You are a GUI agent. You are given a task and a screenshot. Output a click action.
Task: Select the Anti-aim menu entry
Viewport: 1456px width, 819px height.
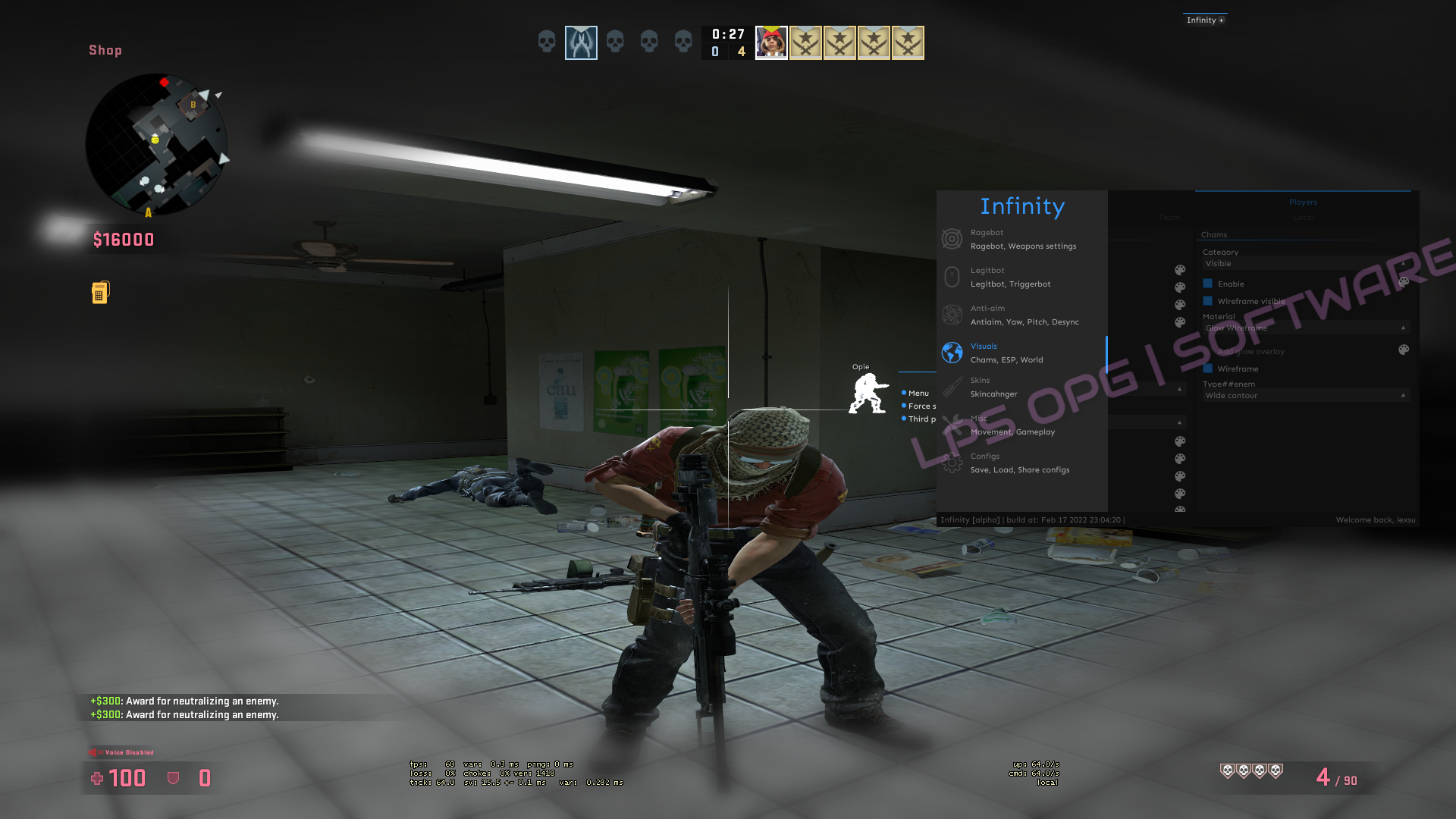[x=1021, y=315]
